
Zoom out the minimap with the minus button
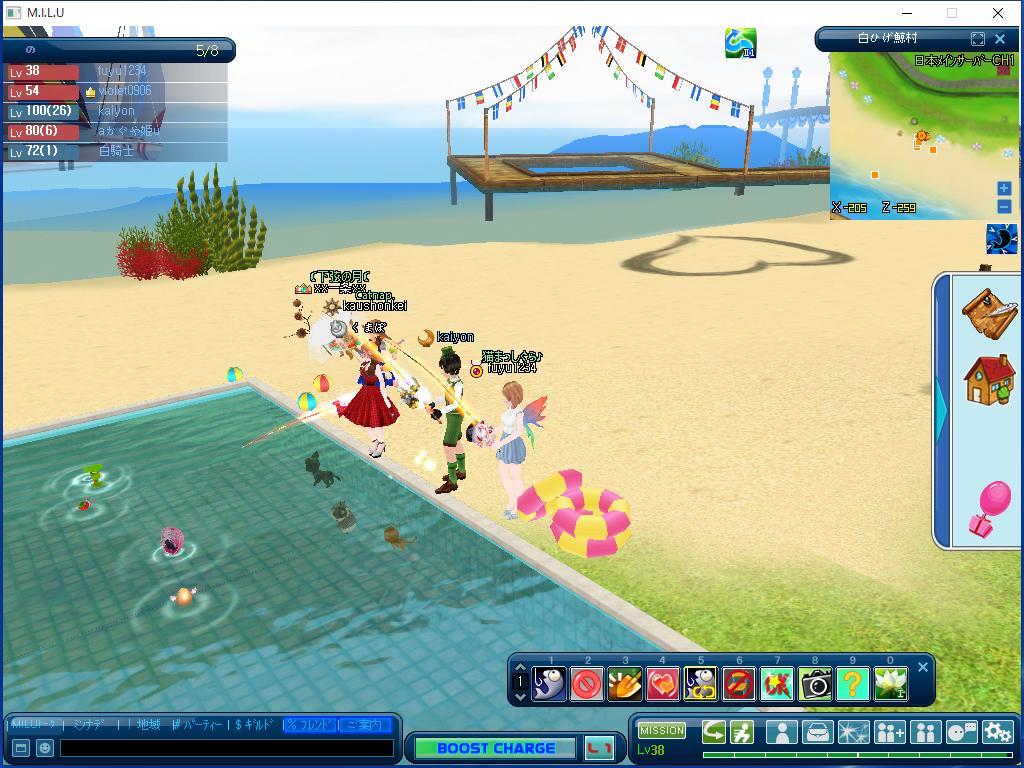coord(1004,206)
